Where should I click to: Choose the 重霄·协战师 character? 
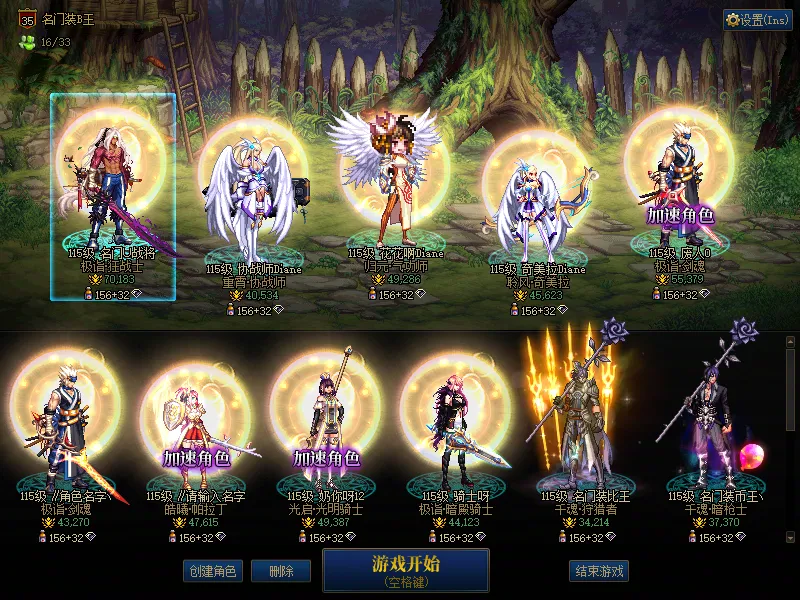click(x=254, y=210)
